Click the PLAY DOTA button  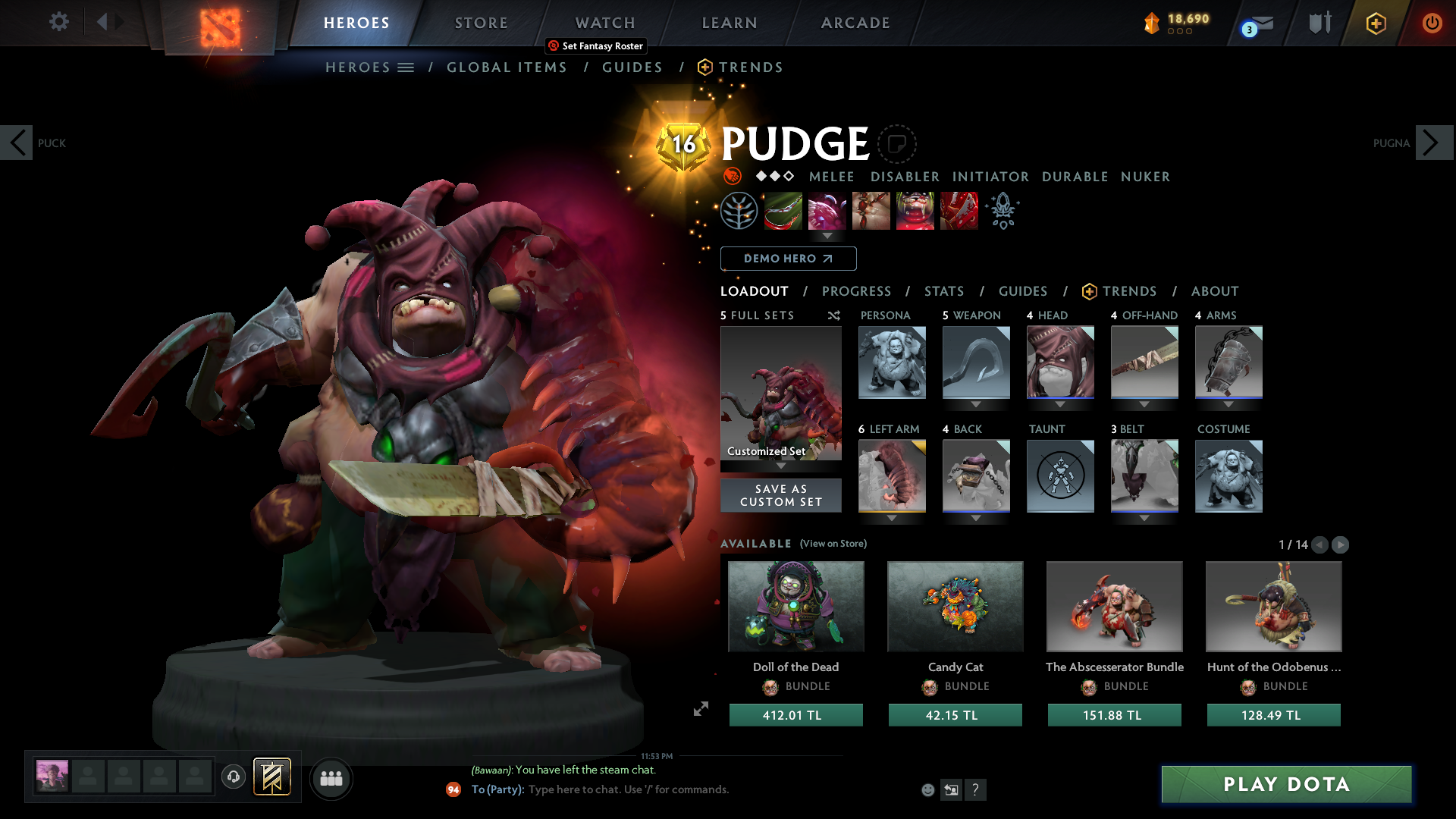1285,784
